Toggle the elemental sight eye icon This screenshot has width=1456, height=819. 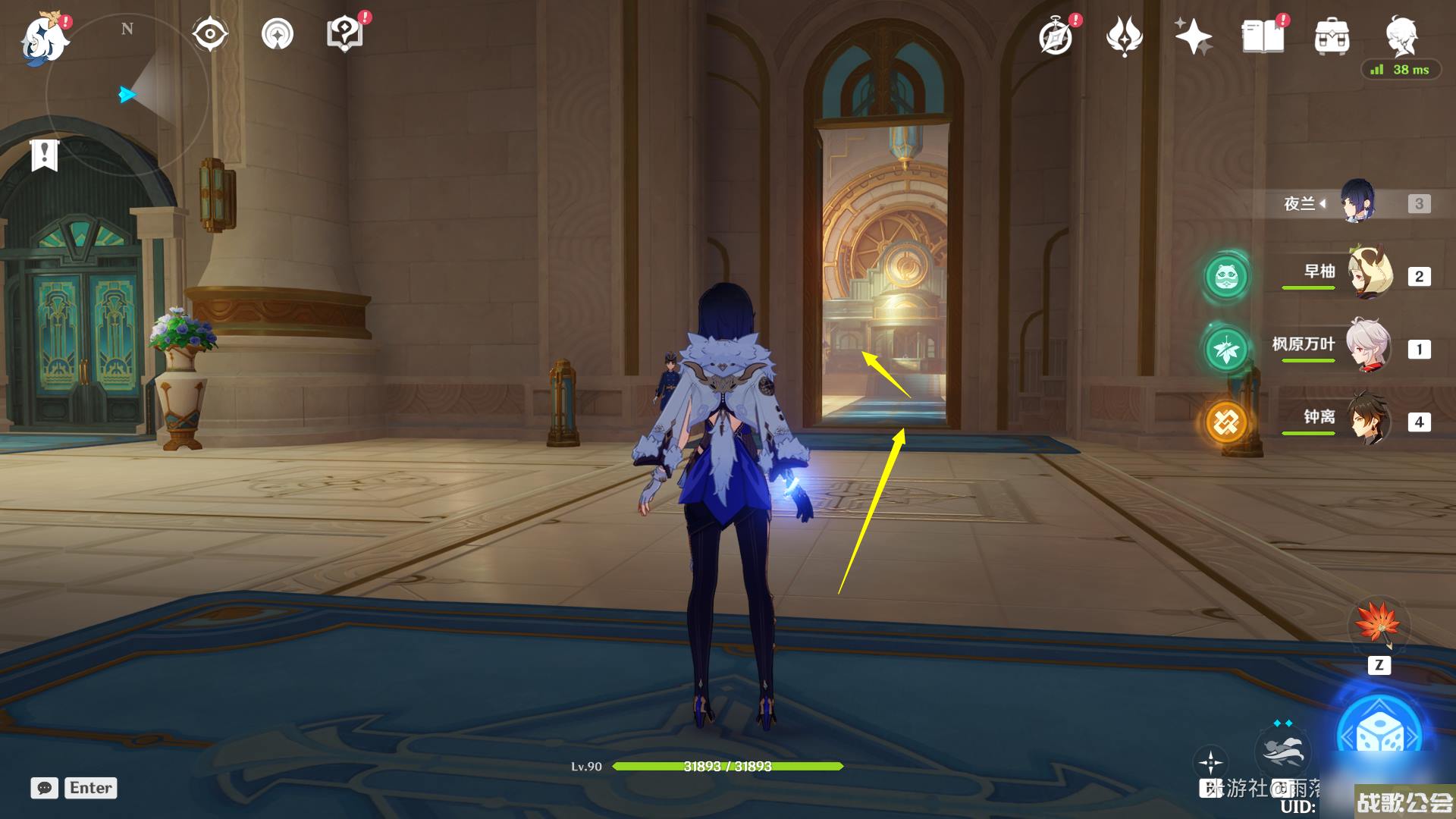click(209, 35)
